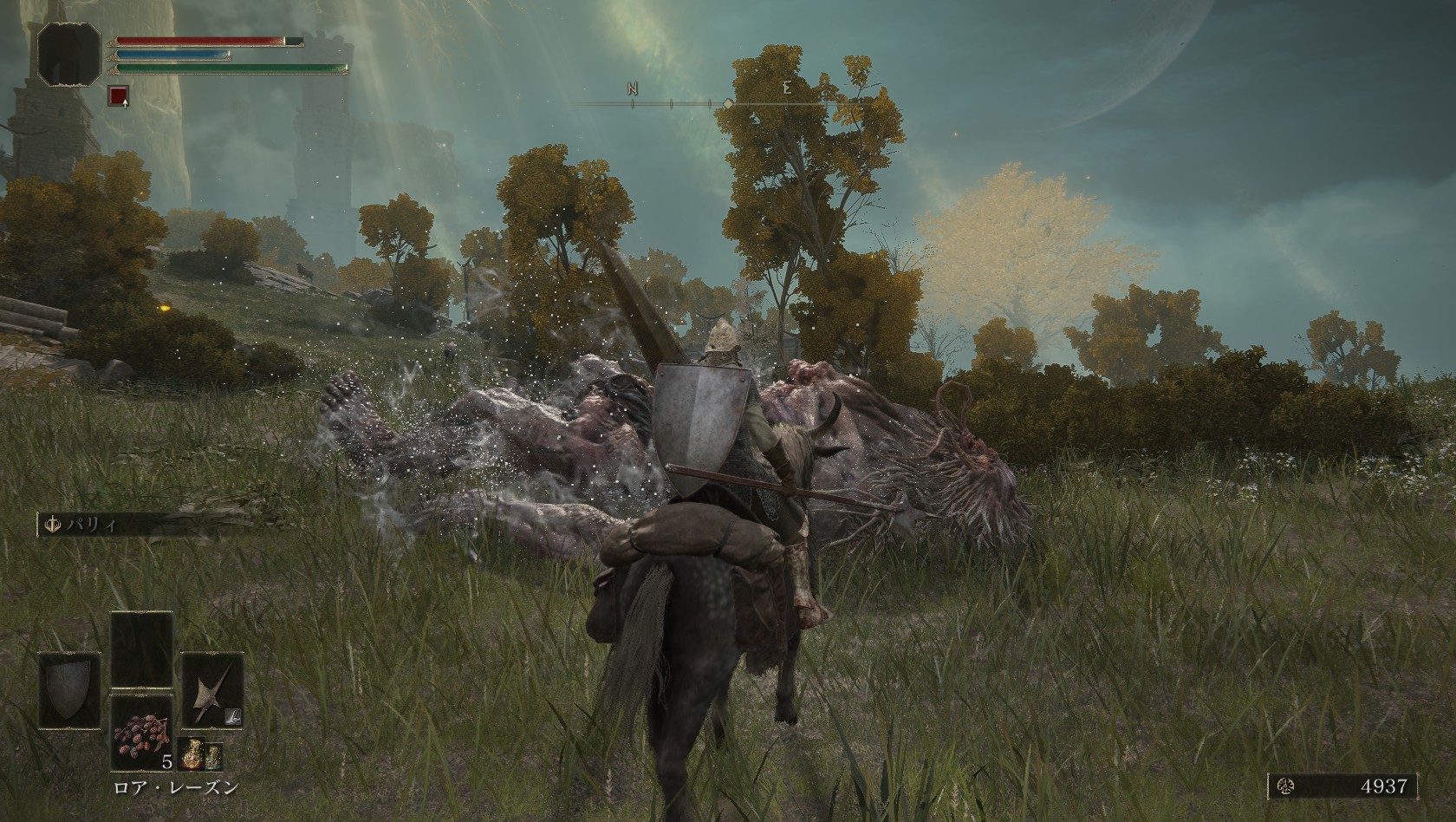Use the Rowa Raisin quick item slot
This screenshot has width=1456, height=822.
point(140,733)
